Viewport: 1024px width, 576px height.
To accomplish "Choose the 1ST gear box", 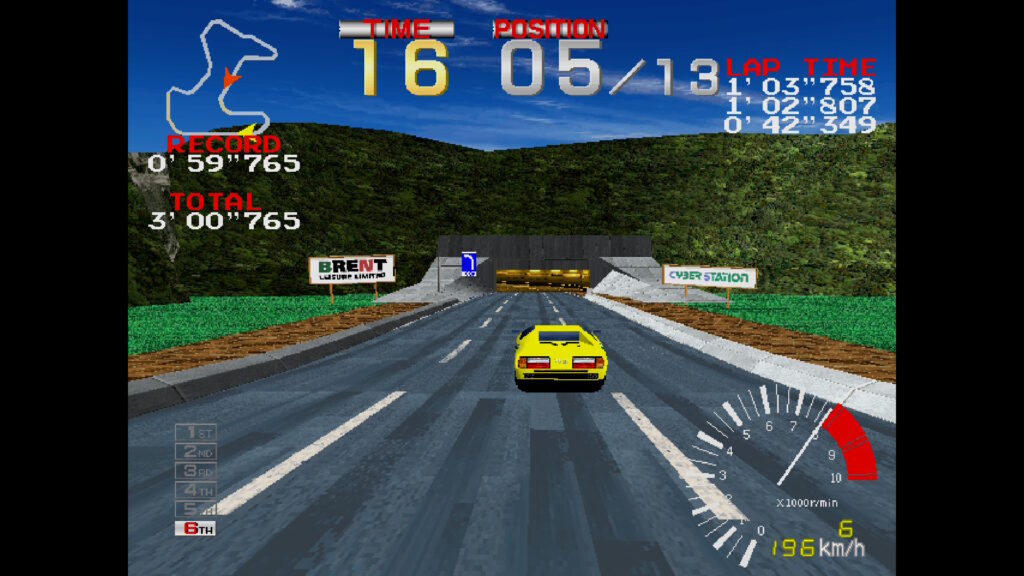I will click(x=196, y=432).
